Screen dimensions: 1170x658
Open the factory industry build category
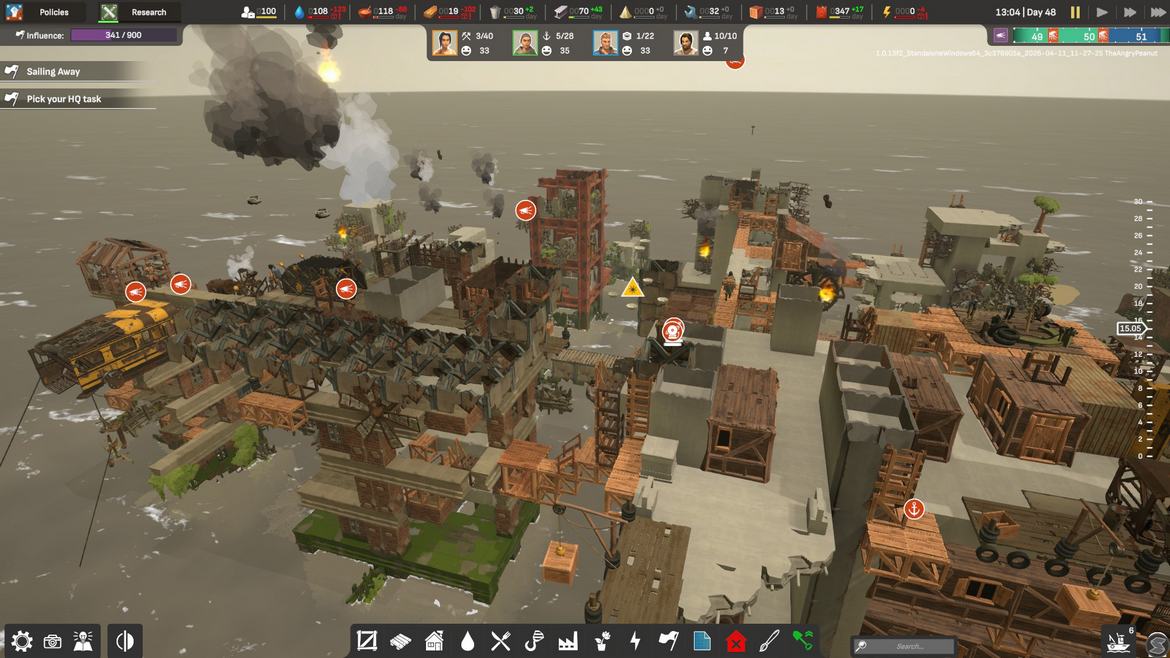point(568,641)
